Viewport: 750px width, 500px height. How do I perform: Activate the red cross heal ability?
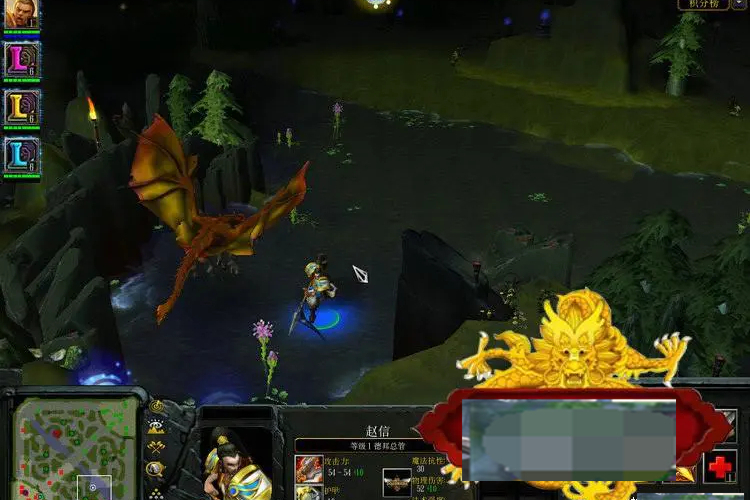click(x=720, y=467)
